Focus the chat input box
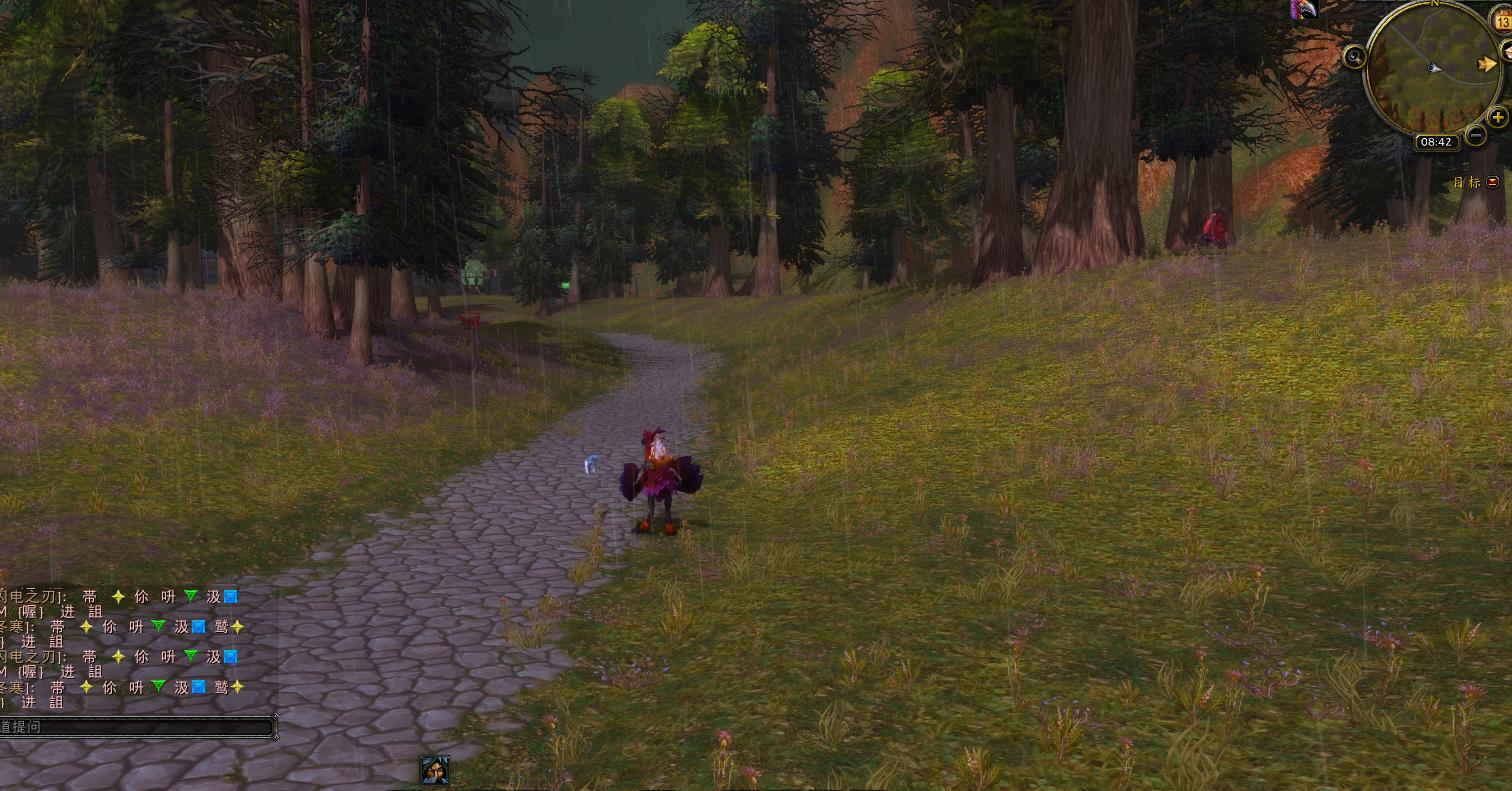 coord(136,727)
